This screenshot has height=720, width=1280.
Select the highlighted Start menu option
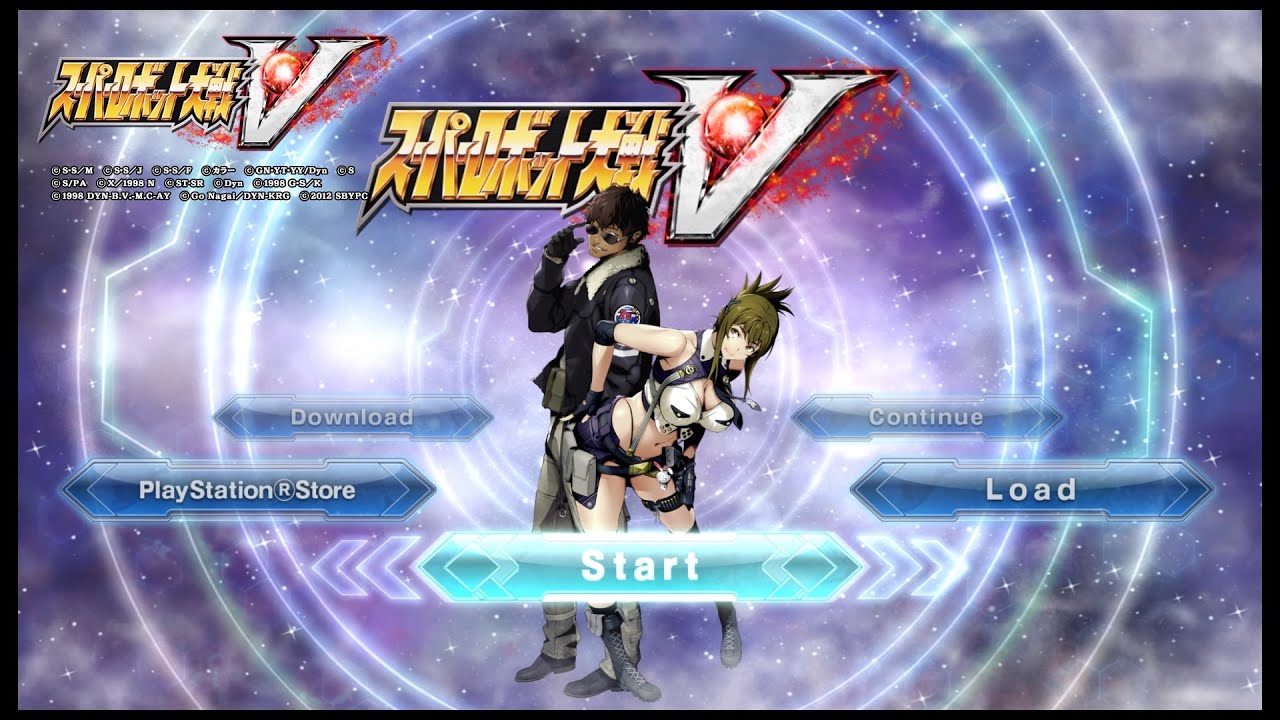click(640, 566)
